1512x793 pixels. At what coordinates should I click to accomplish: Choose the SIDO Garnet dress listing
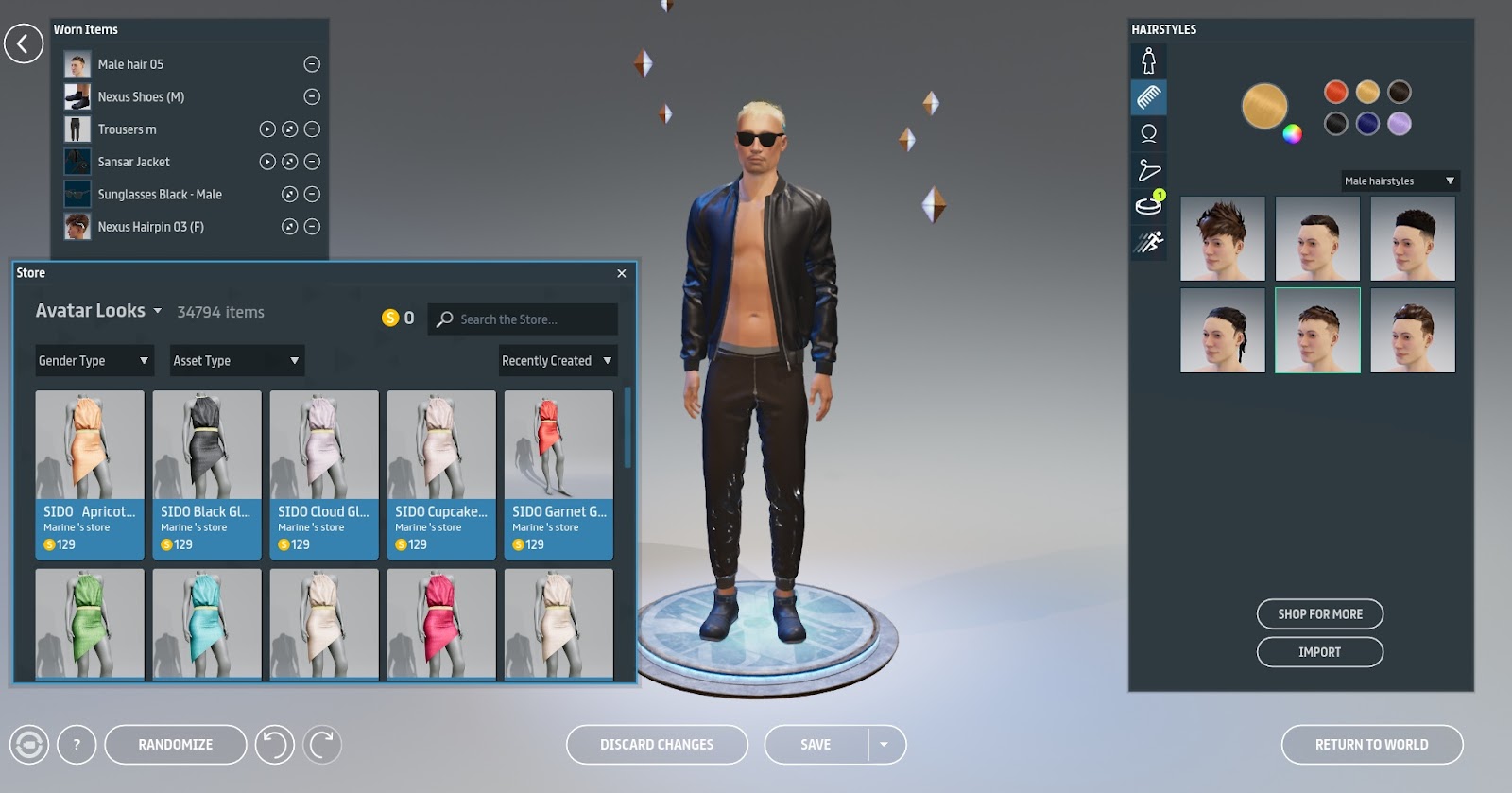click(558, 474)
